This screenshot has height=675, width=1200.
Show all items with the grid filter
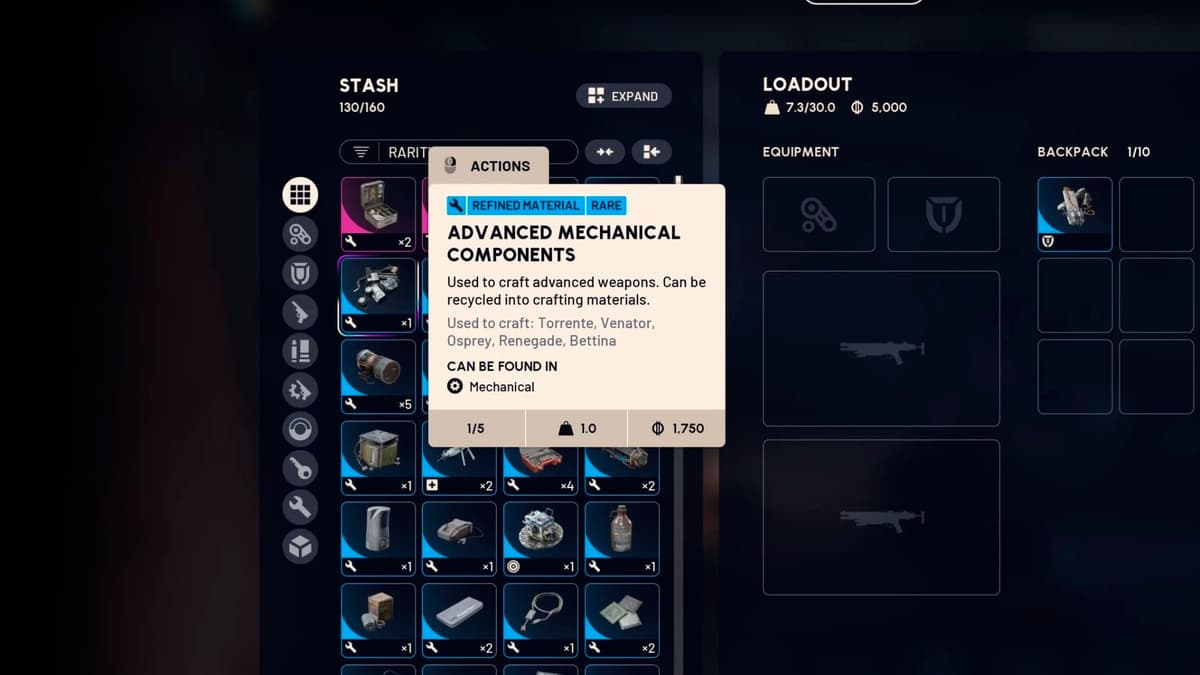point(300,194)
